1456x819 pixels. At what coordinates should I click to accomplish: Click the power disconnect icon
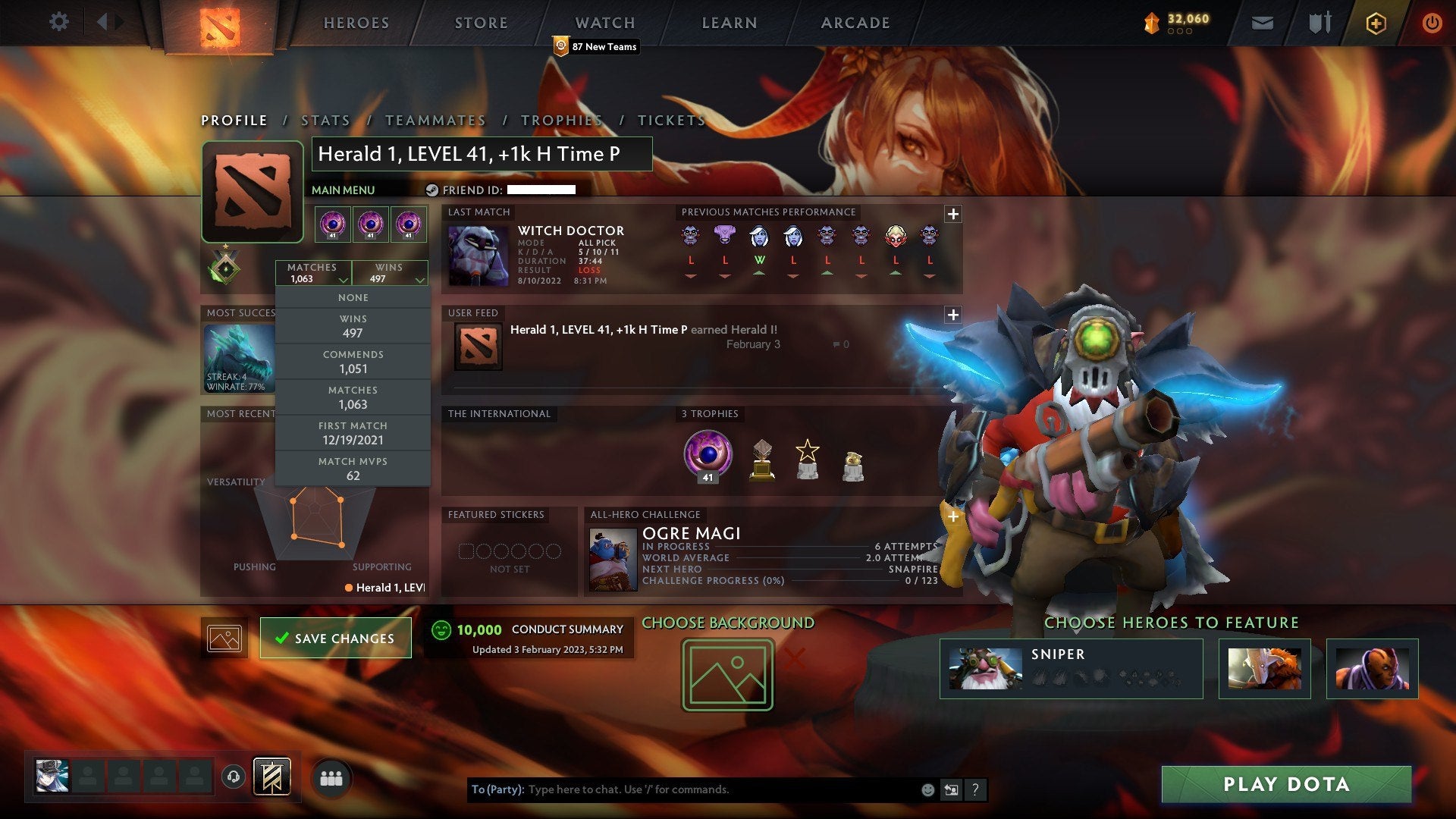coord(1432,22)
